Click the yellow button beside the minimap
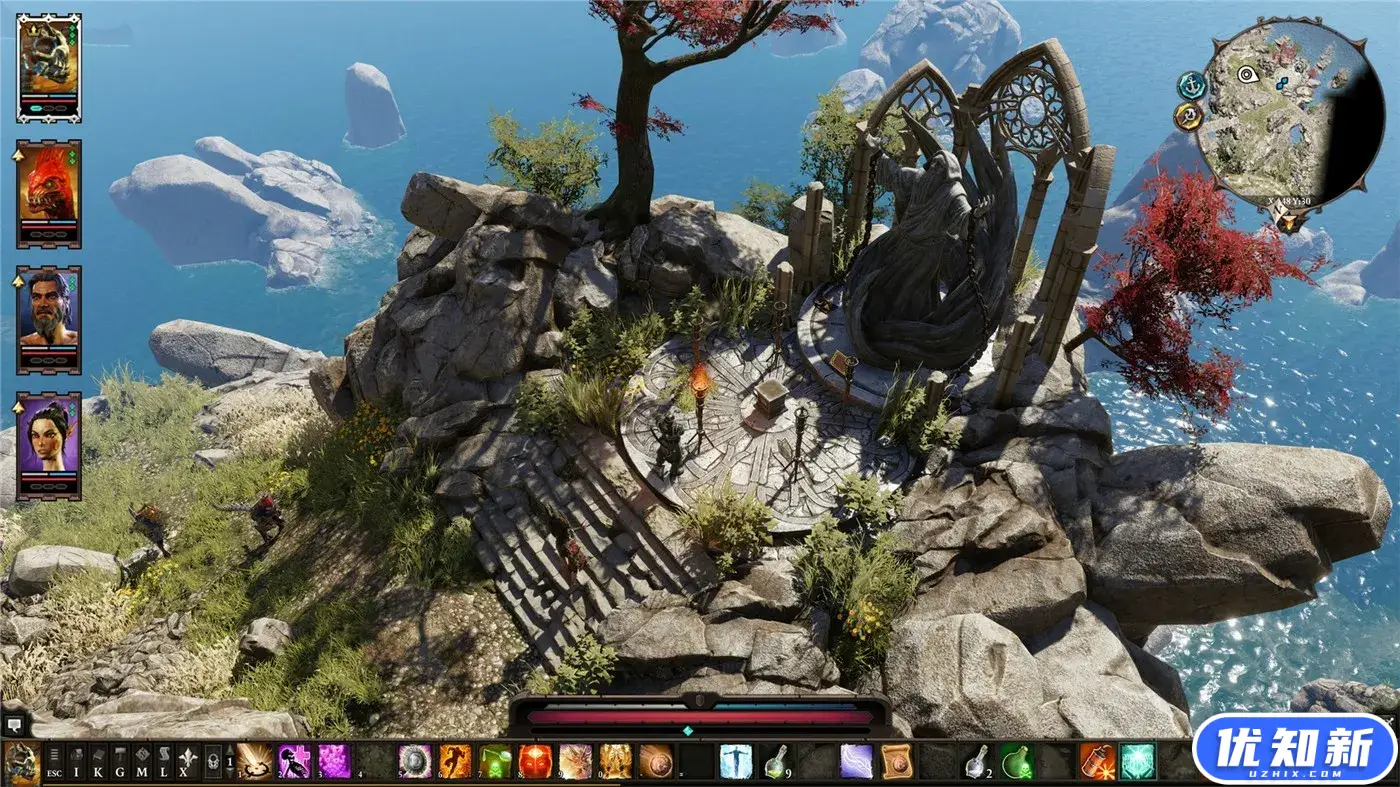Viewport: 1400px width, 787px height. [x=1188, y=117]
